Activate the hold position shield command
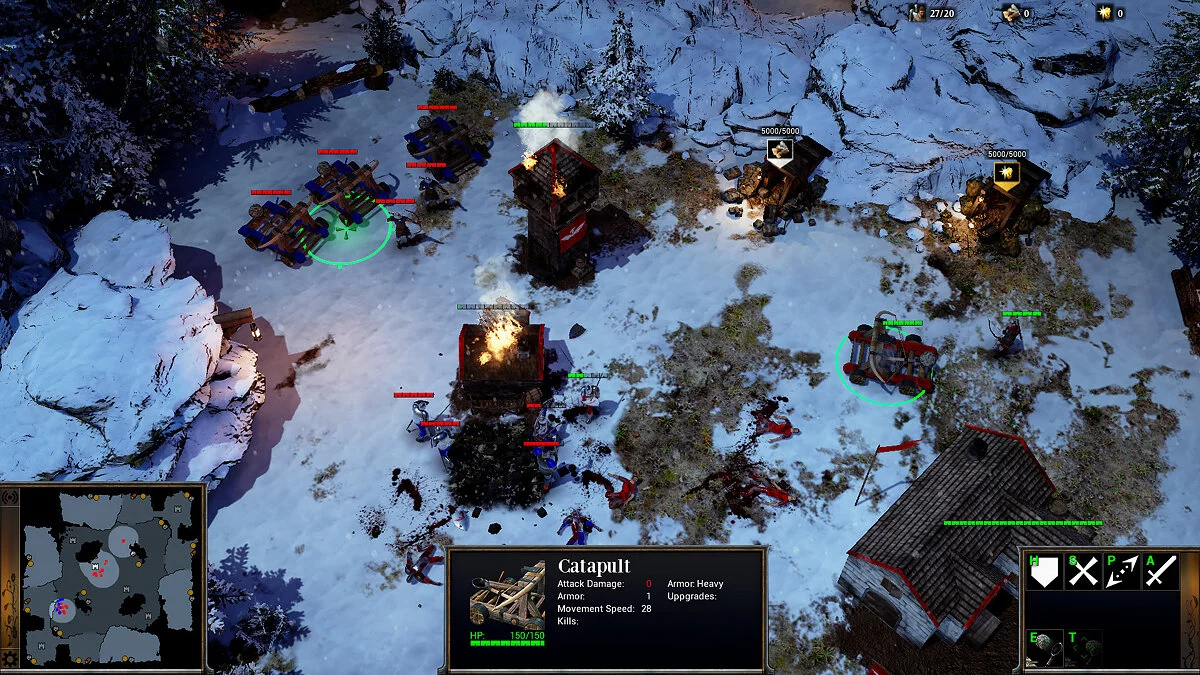Screen dimensions: 1200x675 coord(1043,572)
